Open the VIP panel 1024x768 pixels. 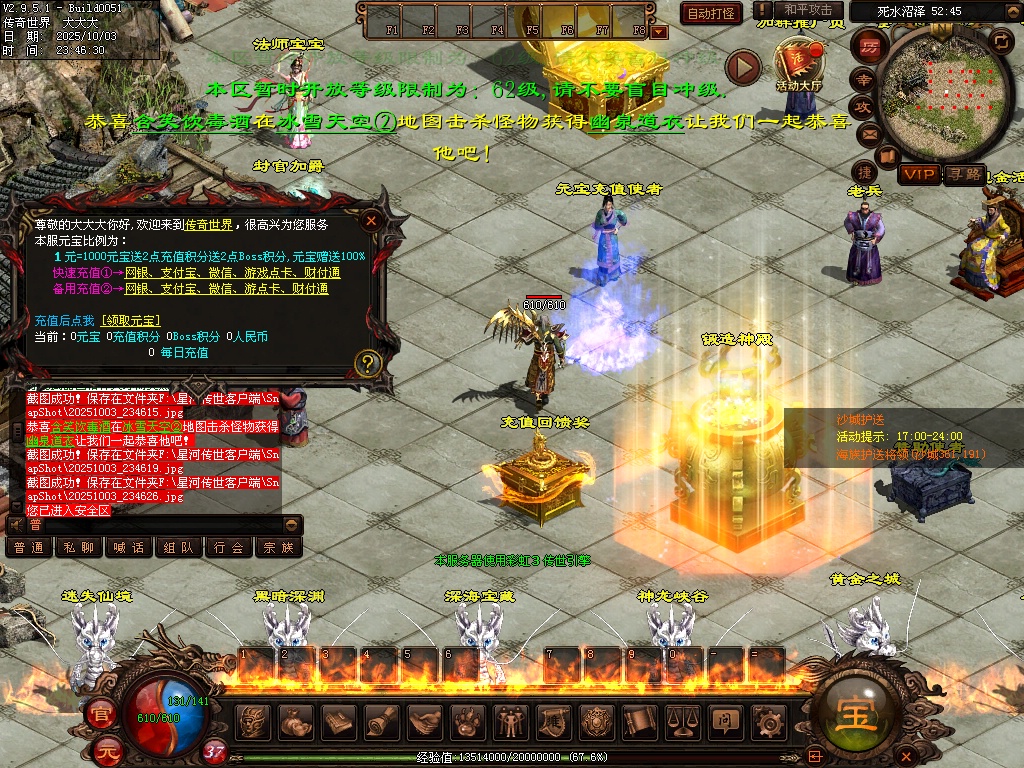[919, 175]
